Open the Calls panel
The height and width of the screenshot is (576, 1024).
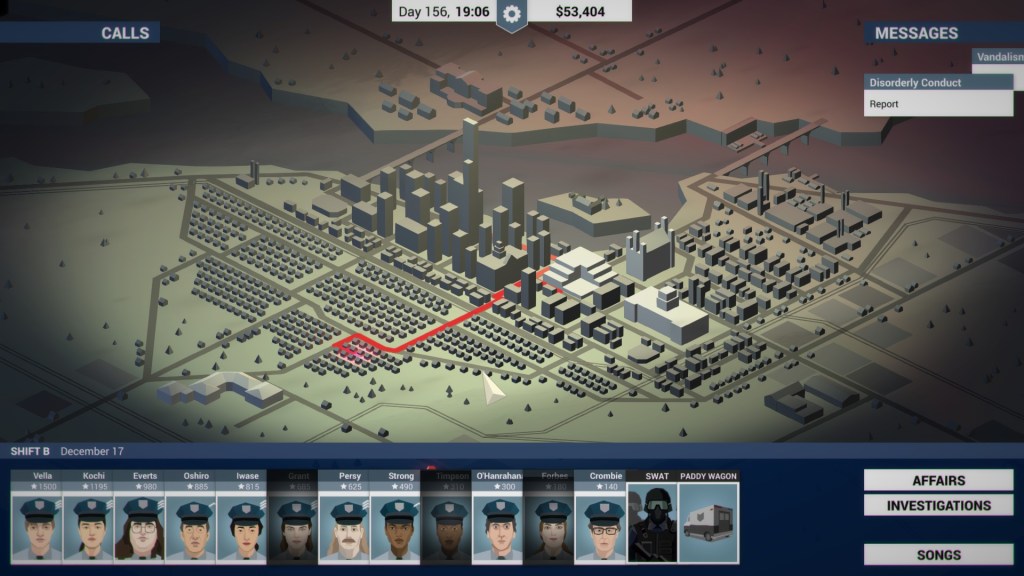click(125, 33)
